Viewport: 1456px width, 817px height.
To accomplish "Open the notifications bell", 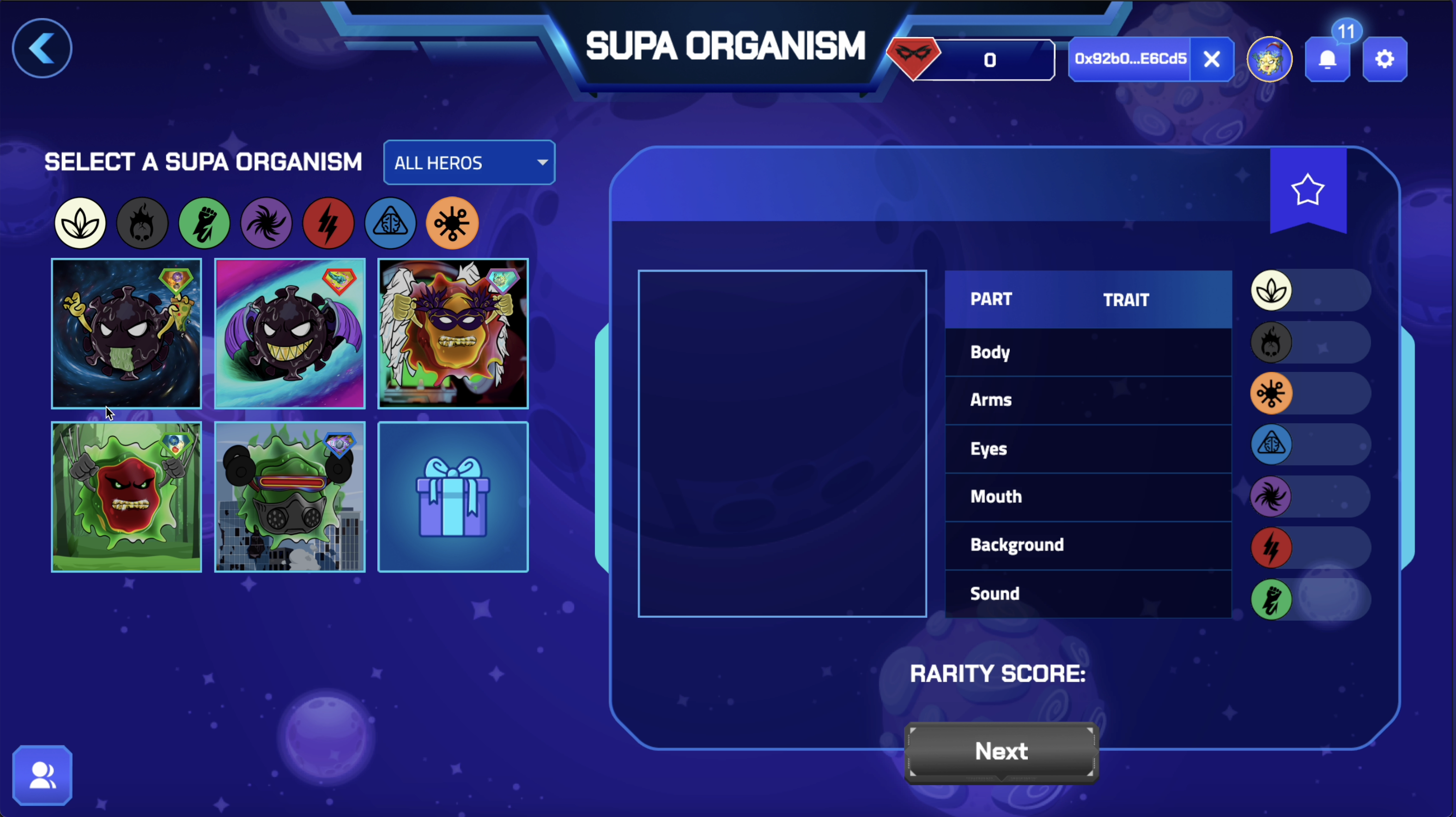I will point(1327,59).
